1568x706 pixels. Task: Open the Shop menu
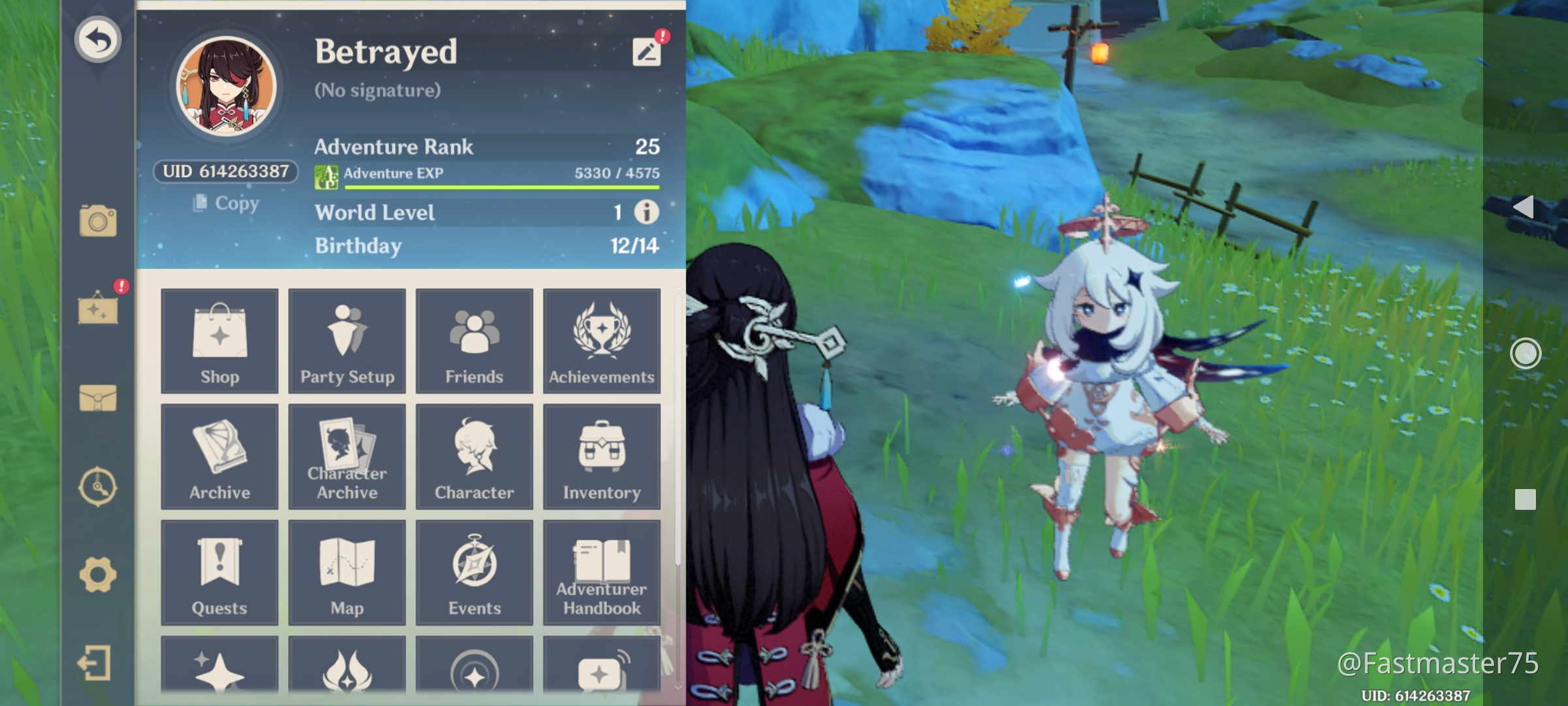pyautogui.click(x=220, y=341)
